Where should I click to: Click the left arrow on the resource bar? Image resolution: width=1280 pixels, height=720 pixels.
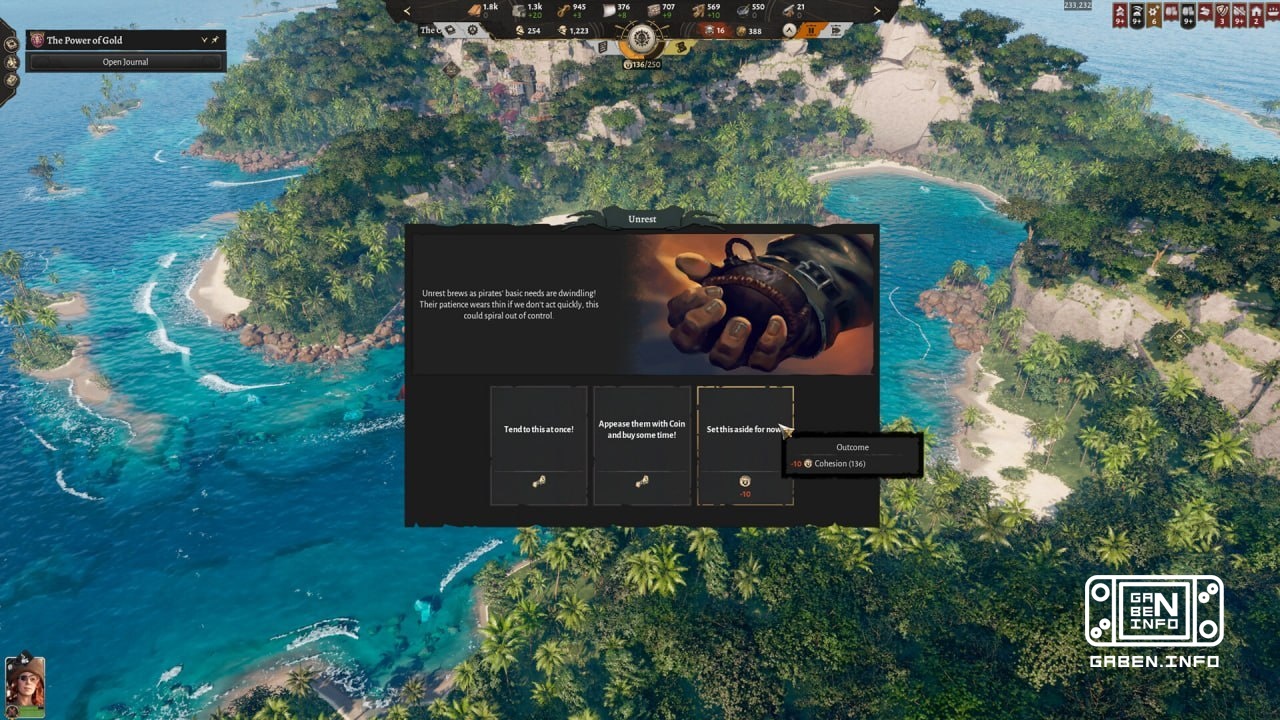406,11
